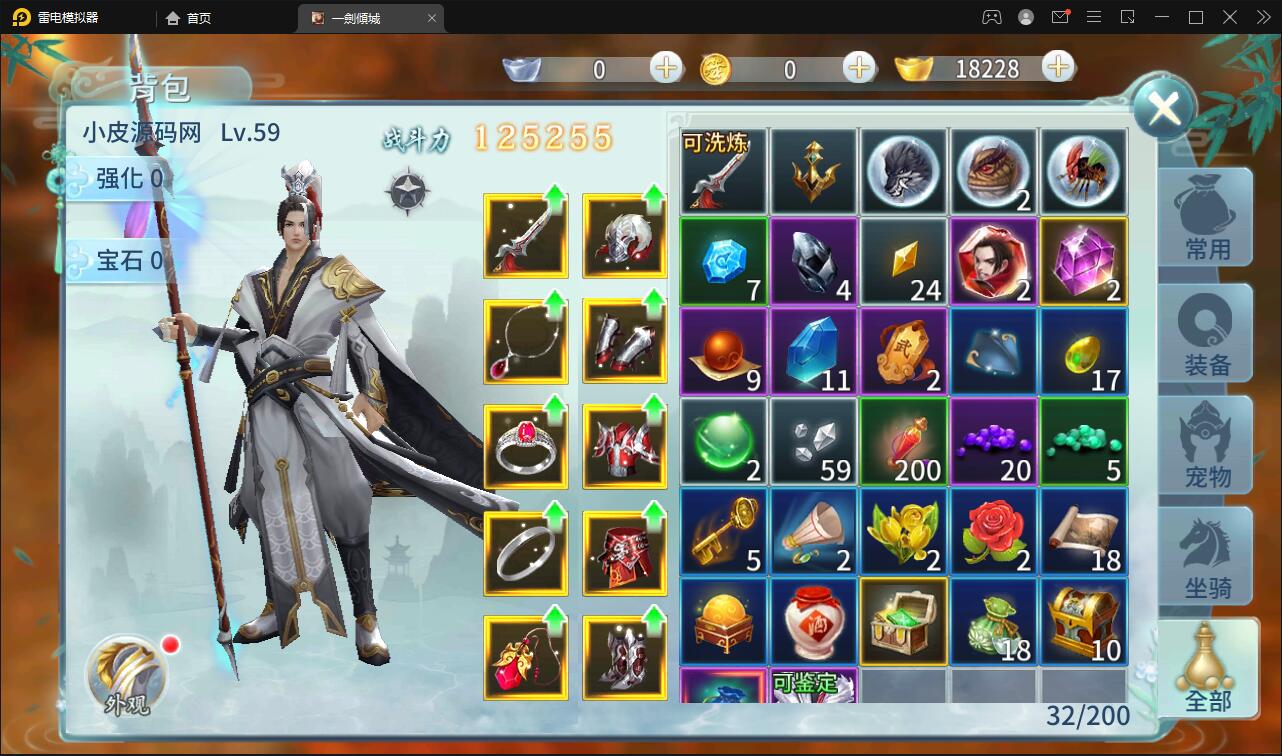Select the wolf pet orb item

click(903, 171)
